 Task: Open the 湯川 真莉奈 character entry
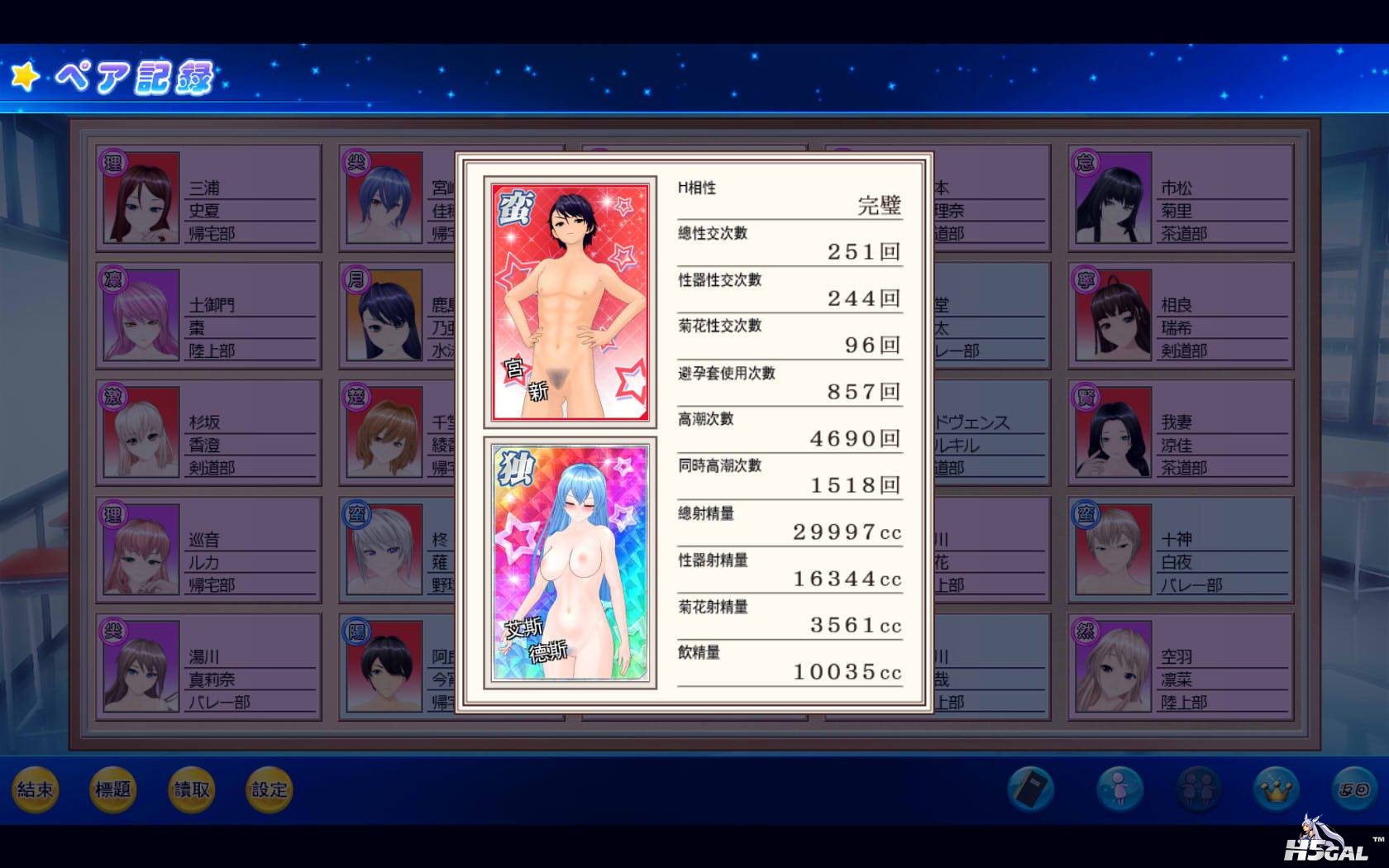click(208, 667)
